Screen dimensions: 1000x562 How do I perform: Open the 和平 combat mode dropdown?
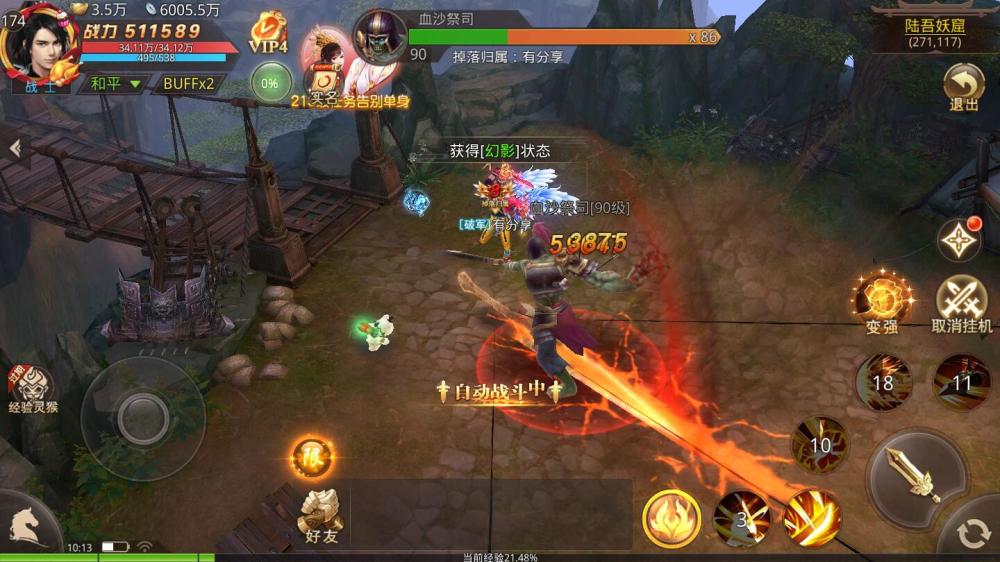tap(115, 83)
